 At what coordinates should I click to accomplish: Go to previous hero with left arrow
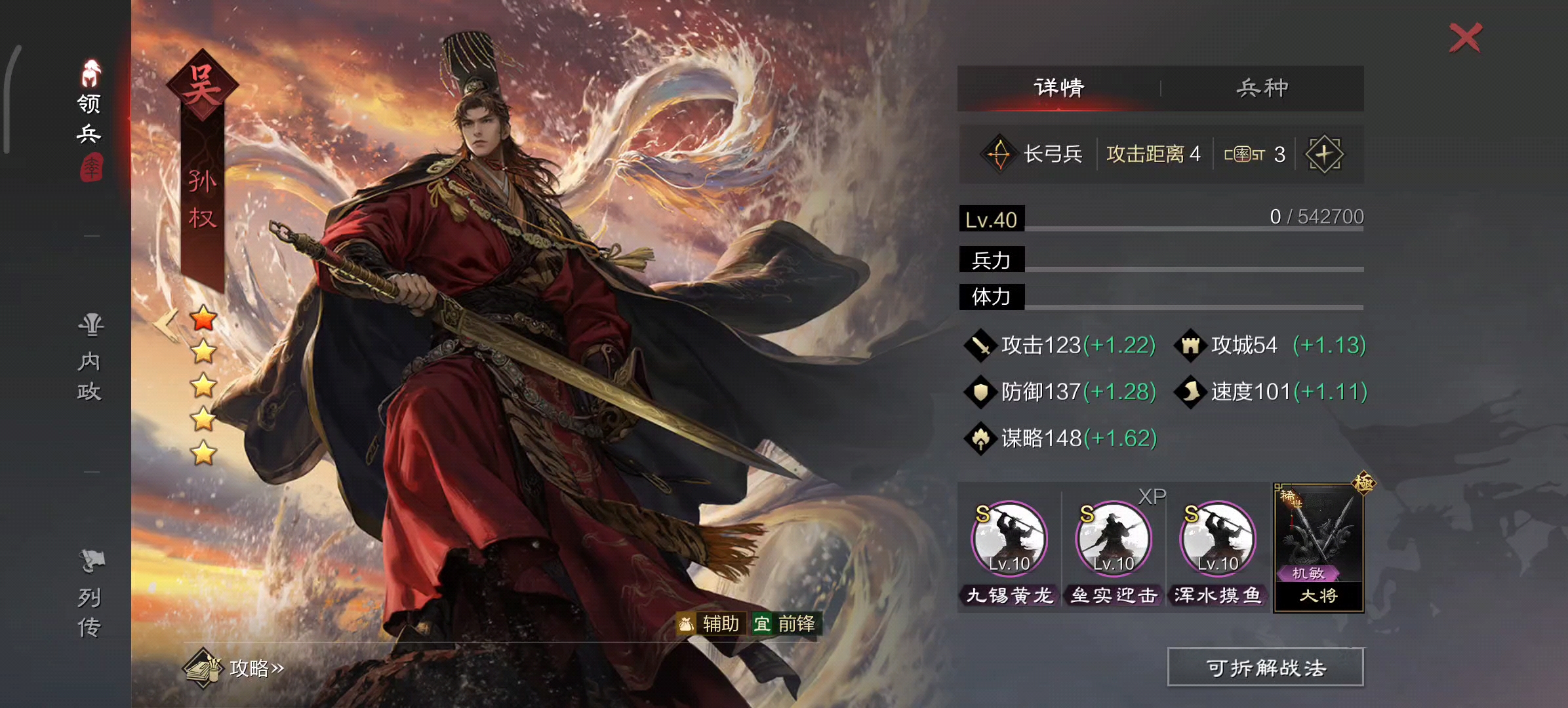pyautogui.click(x=167, y=323)
